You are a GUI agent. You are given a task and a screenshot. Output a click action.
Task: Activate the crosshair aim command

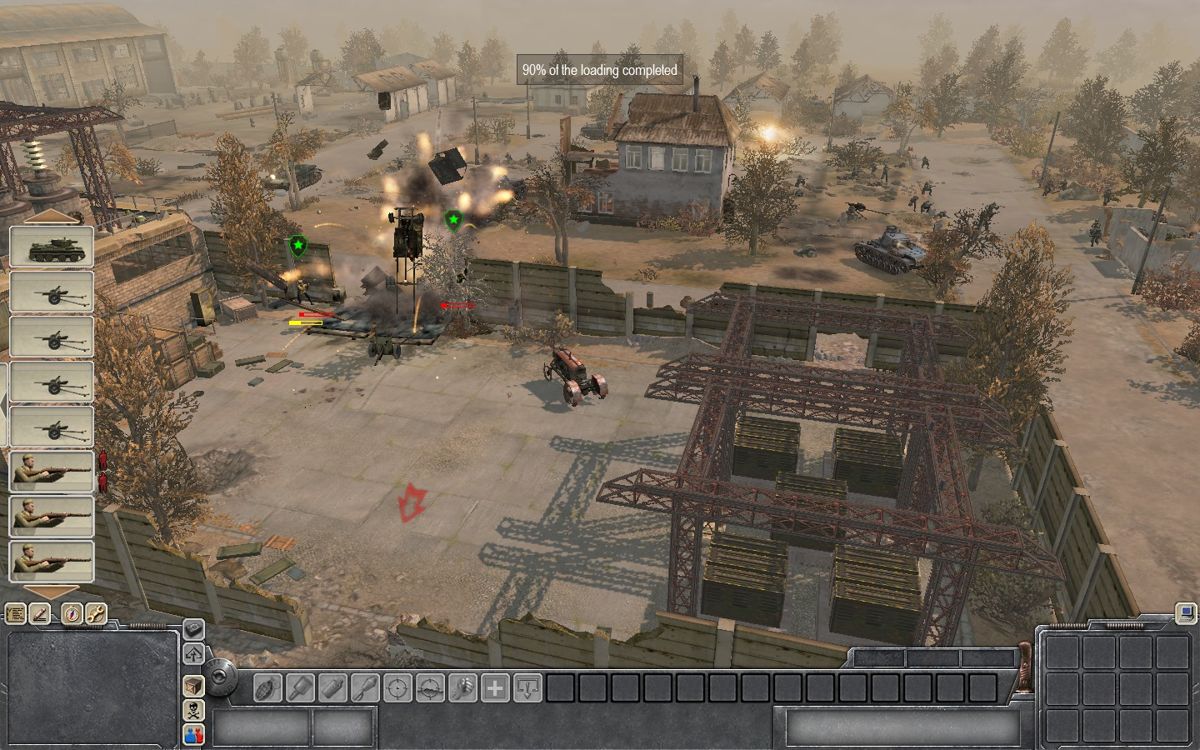pyautogui.click(x=398, y=688)
